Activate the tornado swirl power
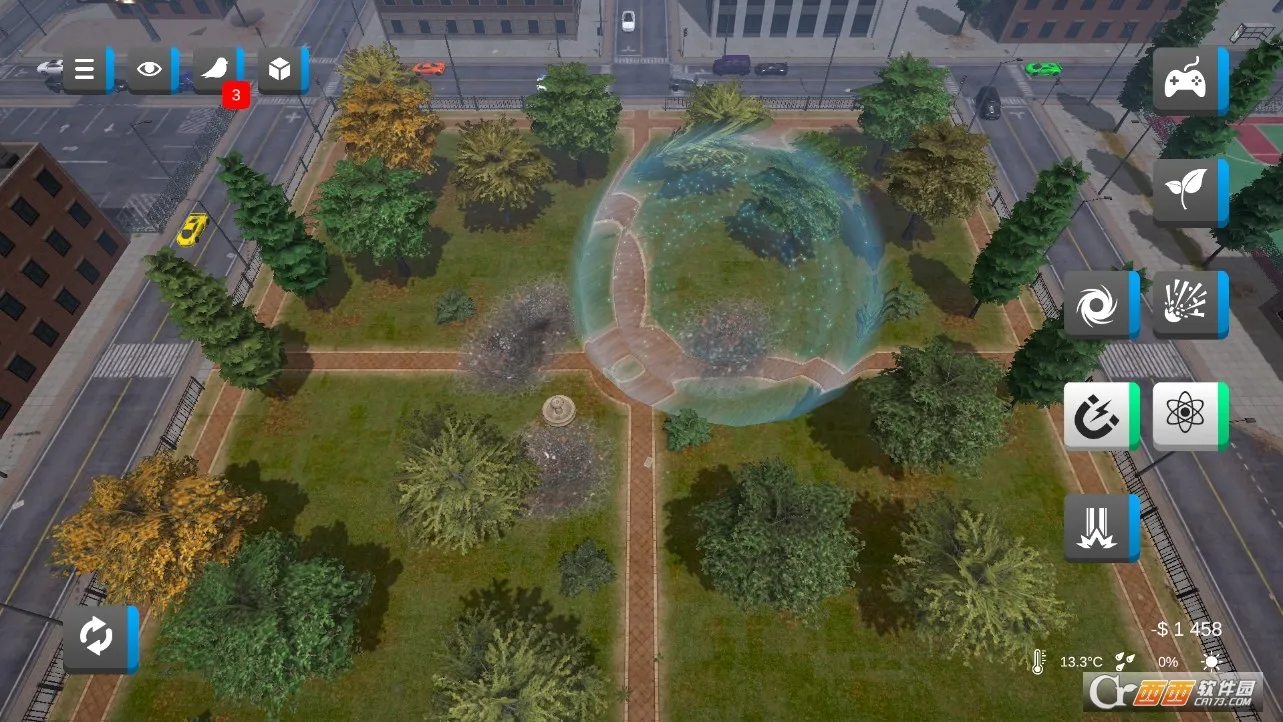This screenshot has height=722, width=1283. [x=1099, y=305]
